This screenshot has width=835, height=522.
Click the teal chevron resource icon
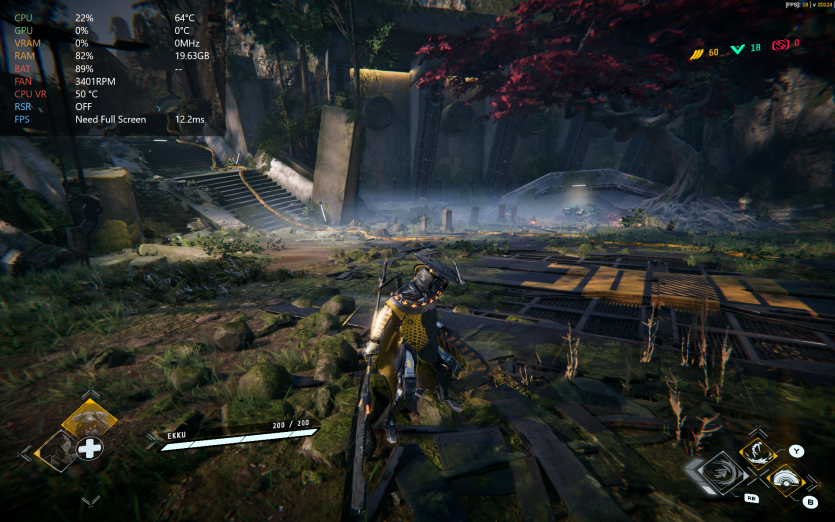click(x=738, y=48)
